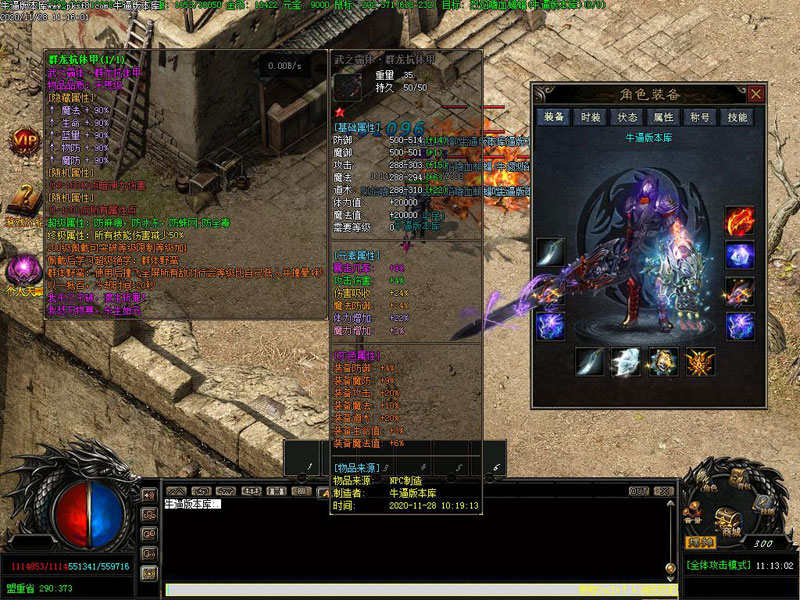Select the 装备 equipment tab
Screen dimensions: 800x600
tap(554, 117)
